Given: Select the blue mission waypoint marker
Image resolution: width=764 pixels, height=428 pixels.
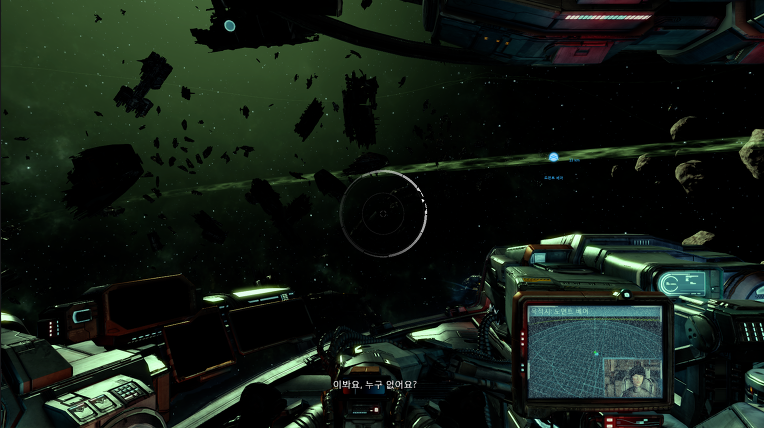Looking at the screenshot, I should [553, 157].
